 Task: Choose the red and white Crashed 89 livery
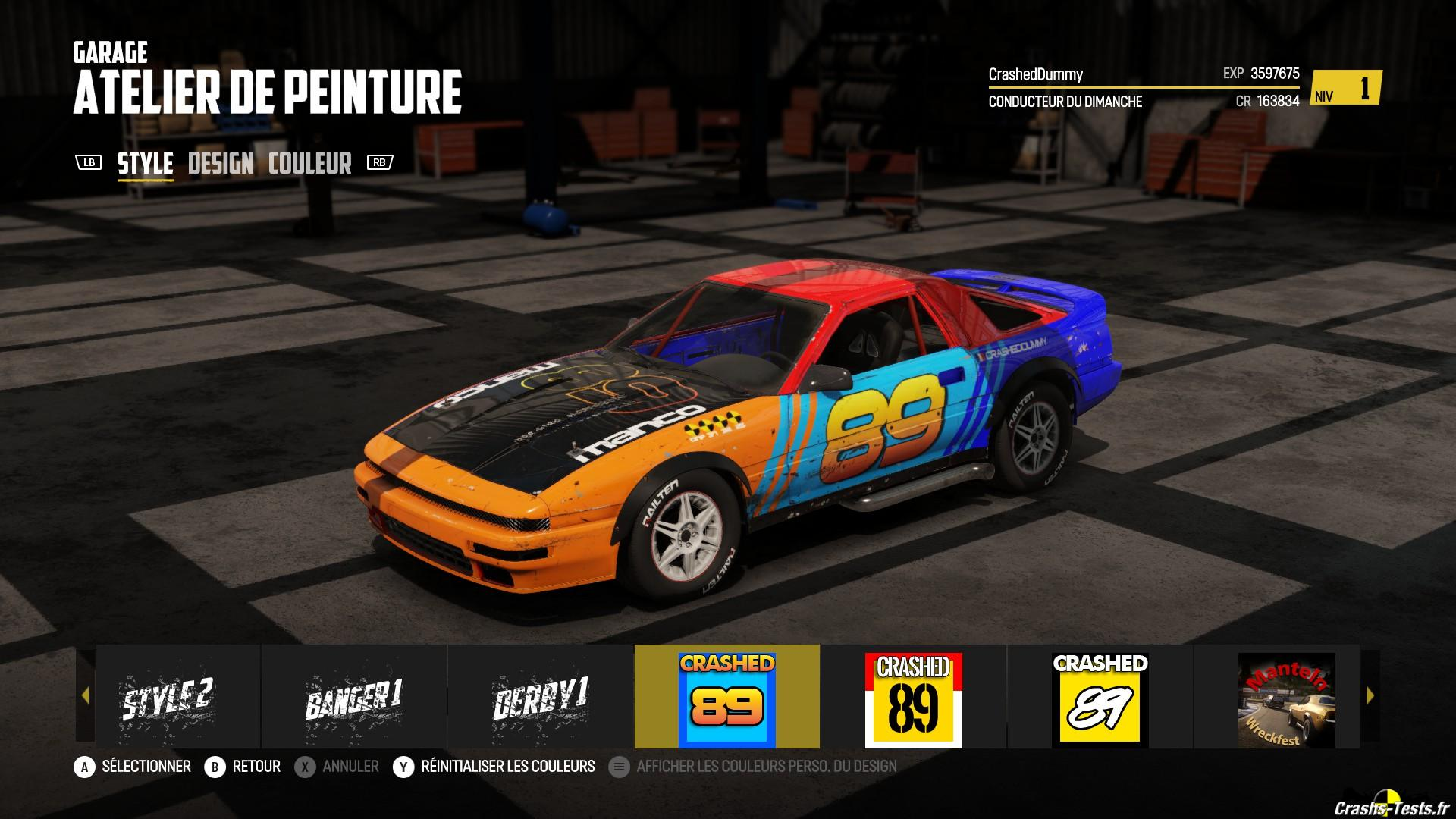tap(913, 697)
